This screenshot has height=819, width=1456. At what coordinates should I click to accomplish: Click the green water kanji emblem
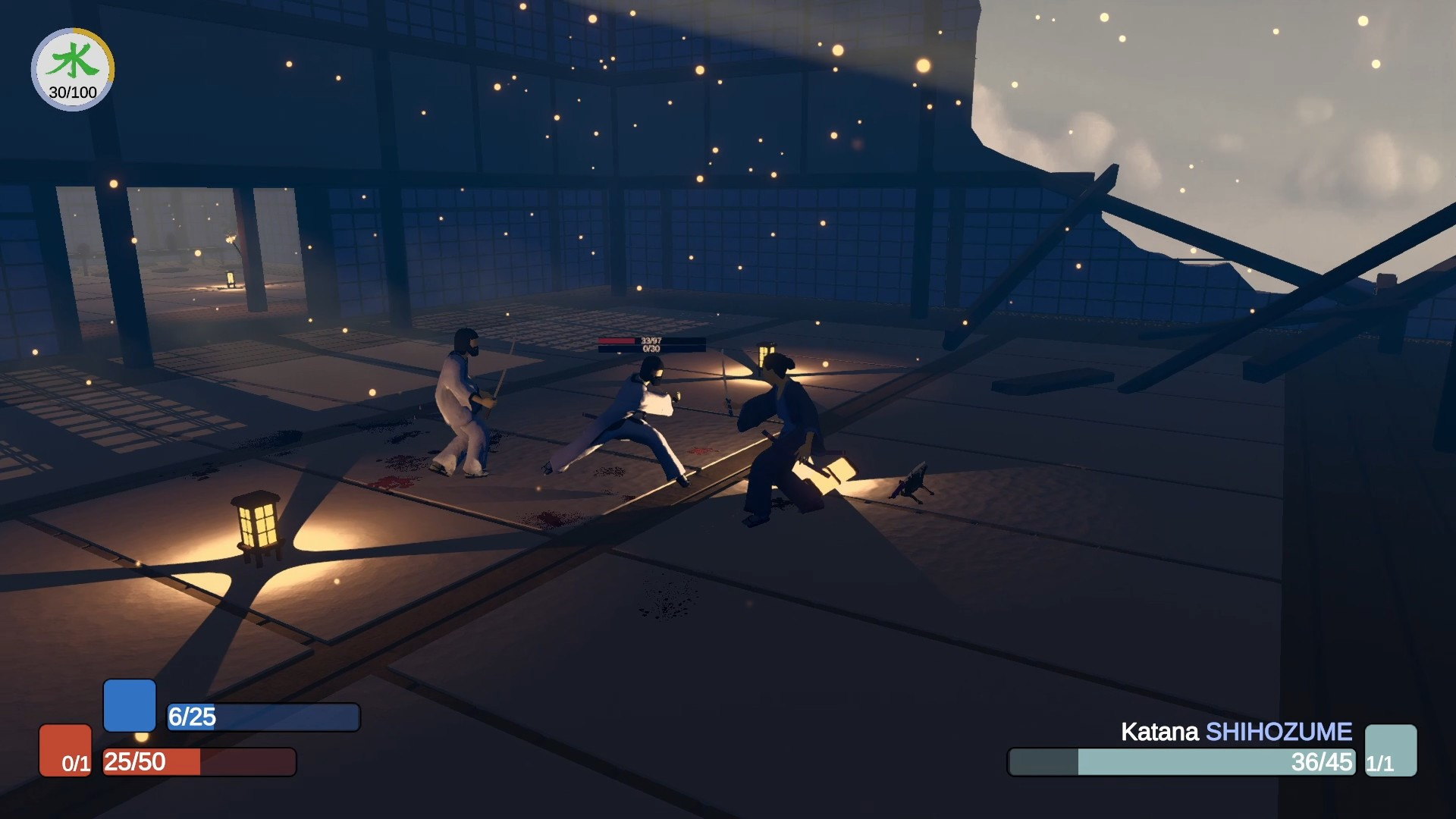pos(73,61)
